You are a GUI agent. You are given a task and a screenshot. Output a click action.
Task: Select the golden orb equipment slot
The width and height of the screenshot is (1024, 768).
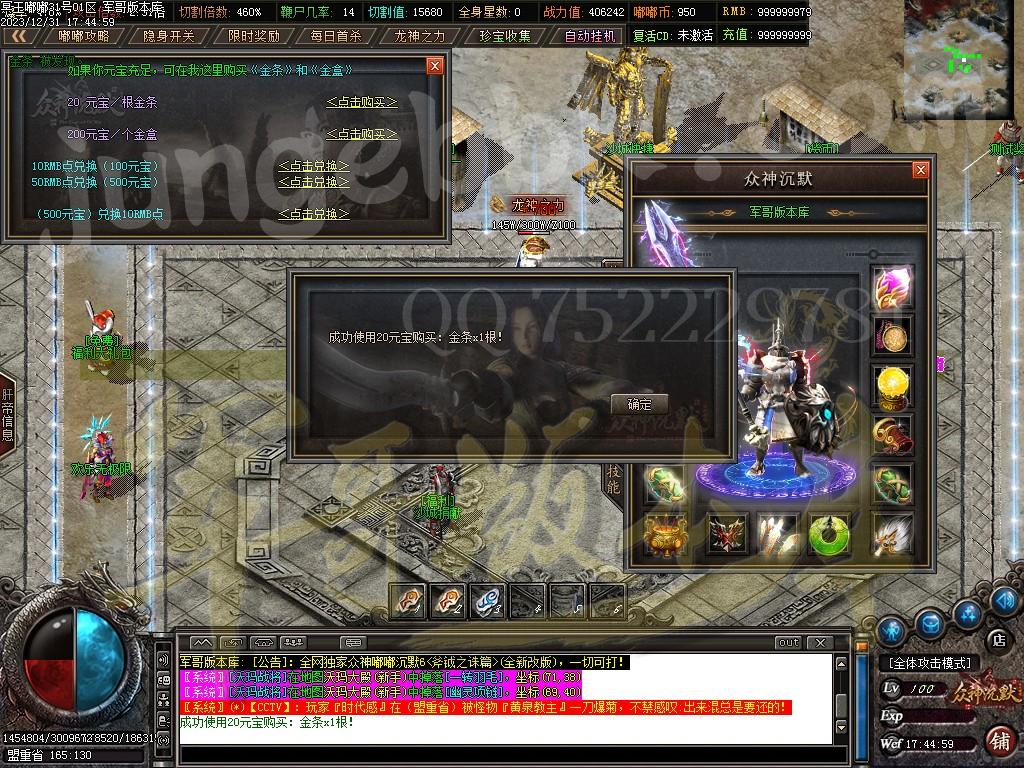point(891,385)
